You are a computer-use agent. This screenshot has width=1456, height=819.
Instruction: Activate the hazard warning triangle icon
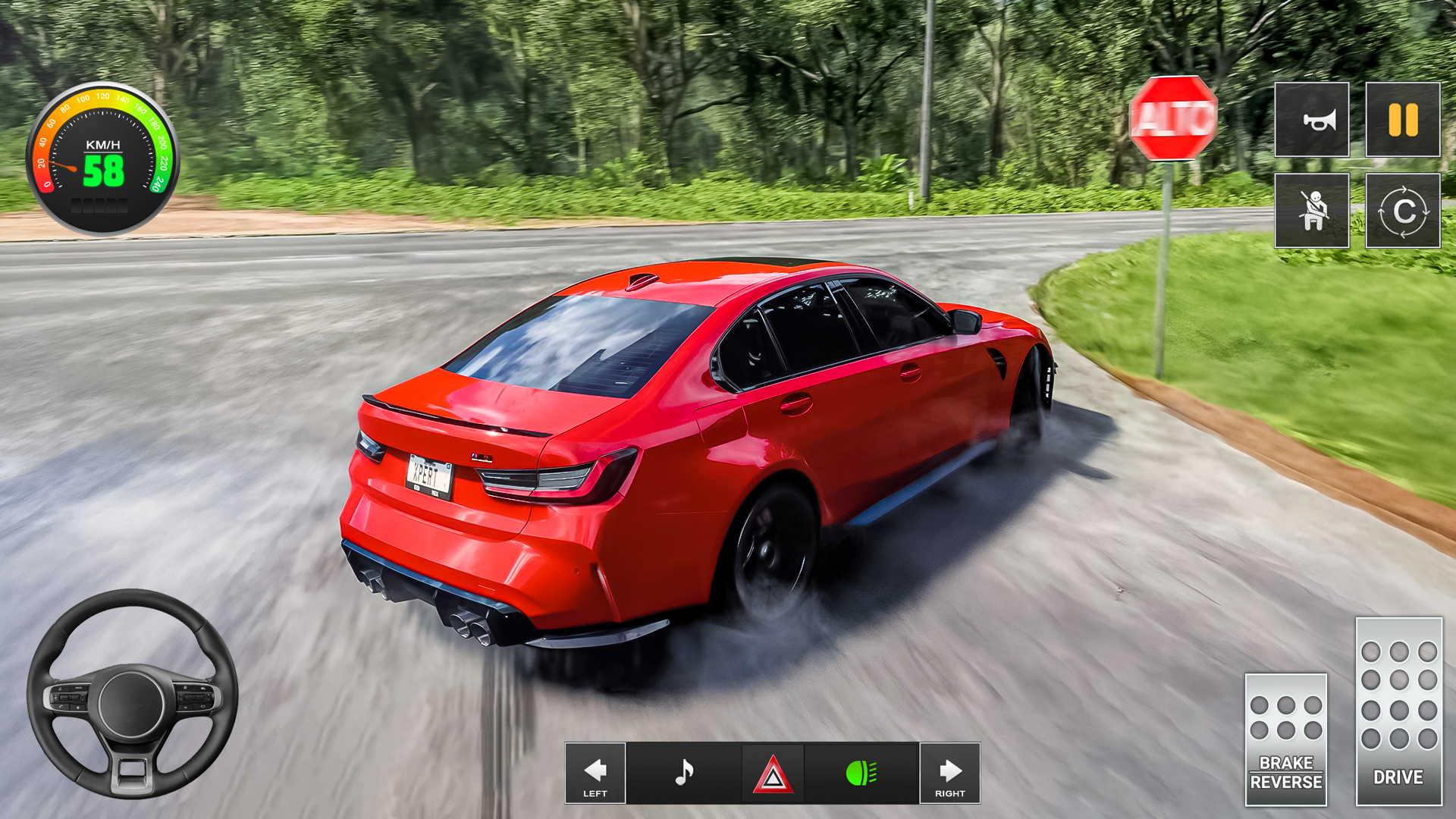coord(773,773)
